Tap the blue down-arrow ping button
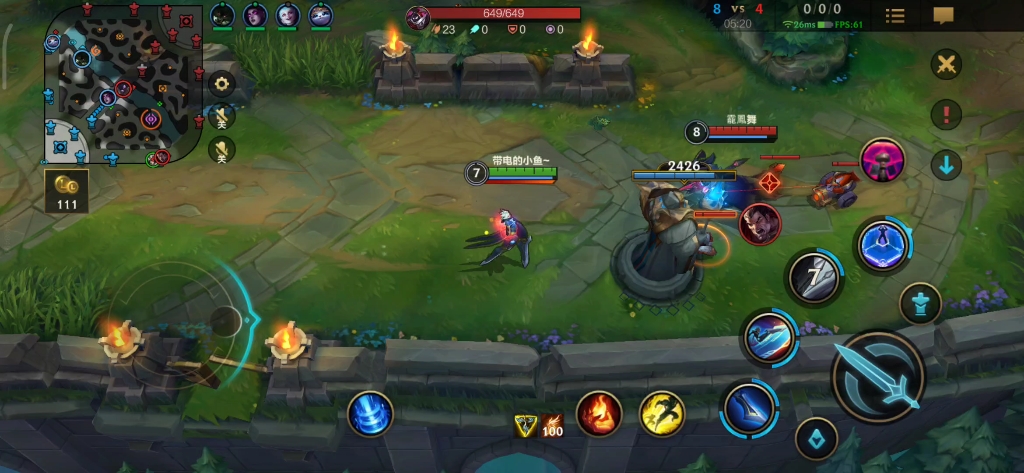 945,164
